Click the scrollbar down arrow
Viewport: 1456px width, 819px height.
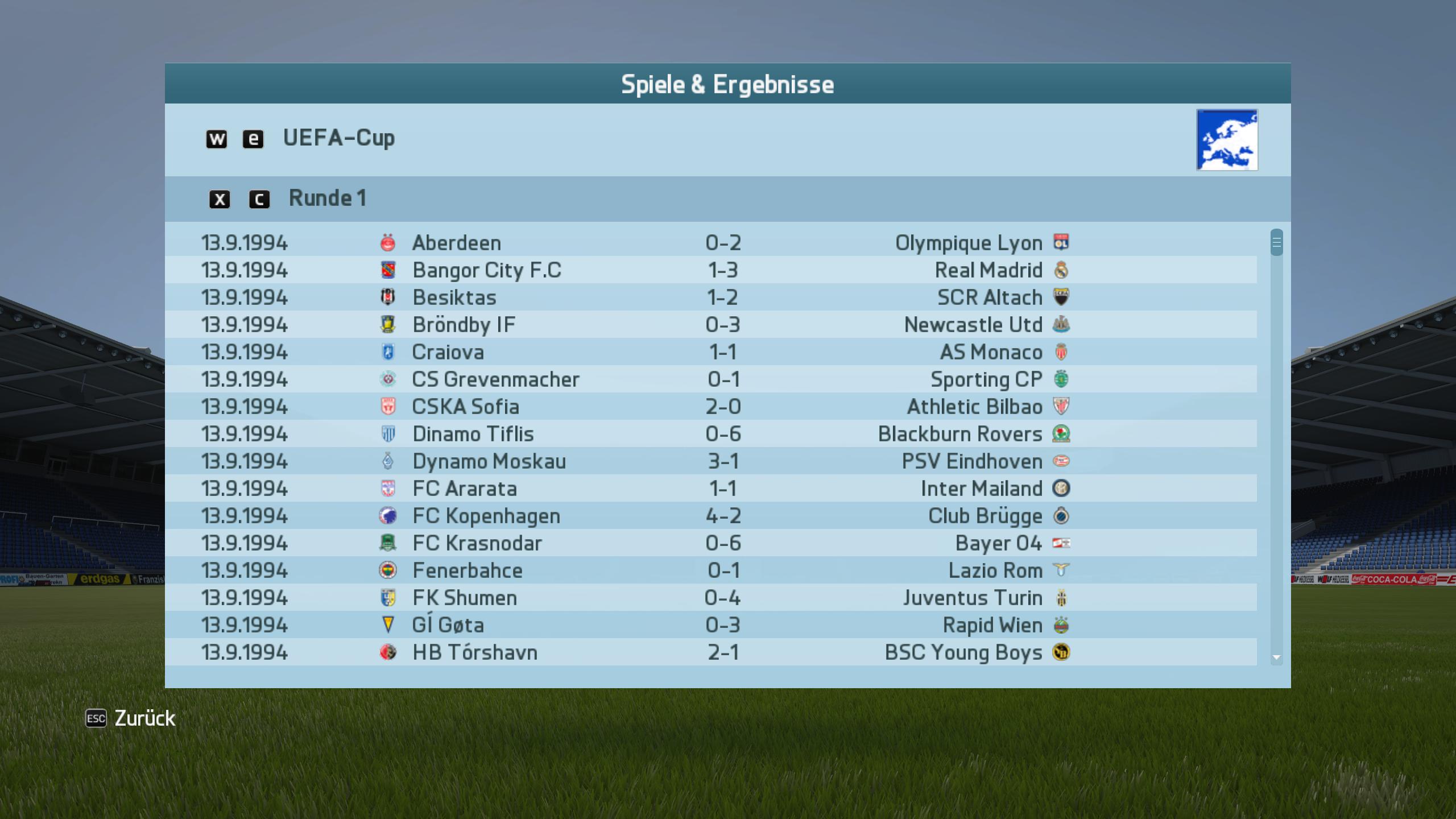coord(1276,657)
